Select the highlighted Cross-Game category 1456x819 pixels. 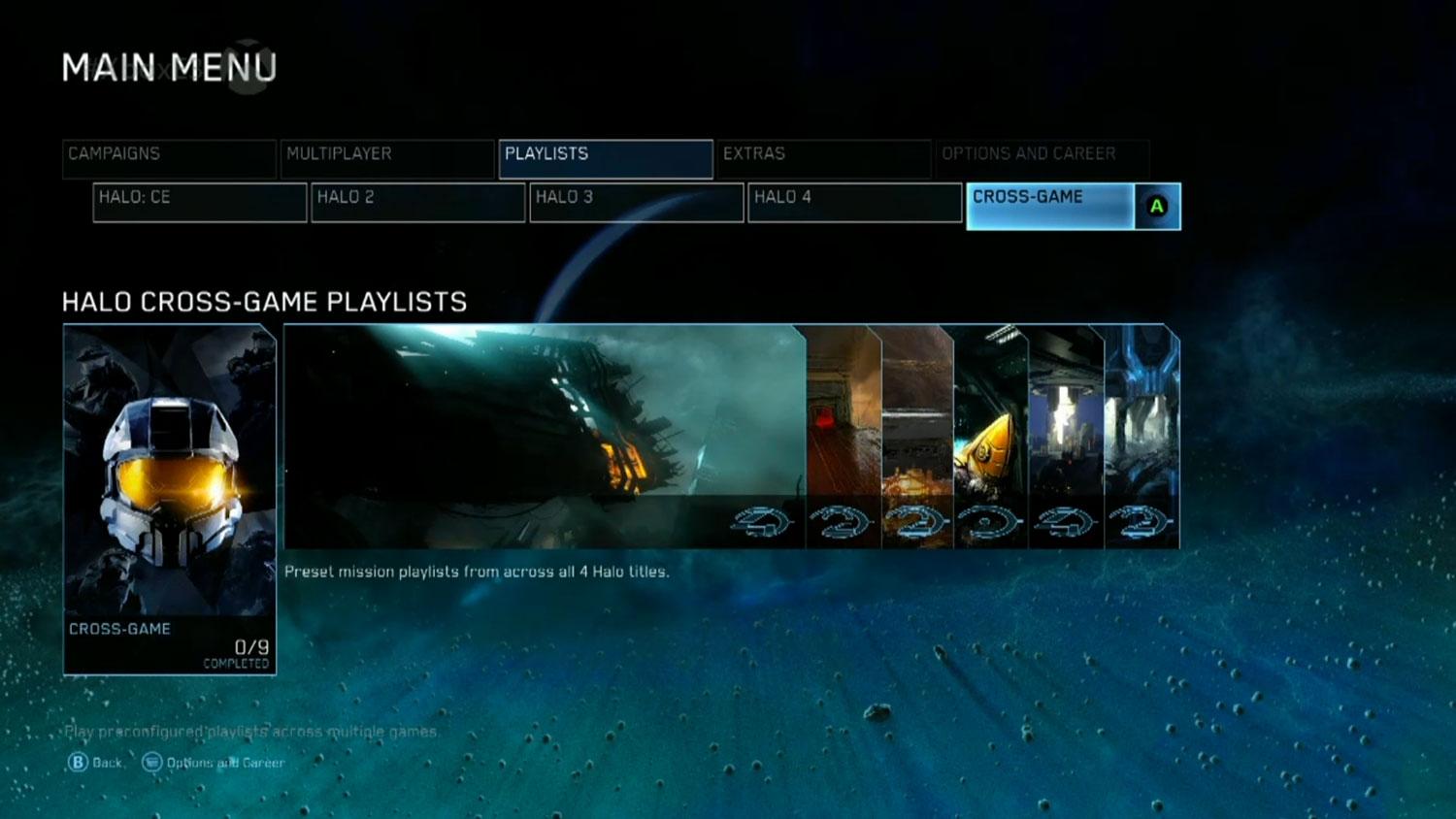1052,206
